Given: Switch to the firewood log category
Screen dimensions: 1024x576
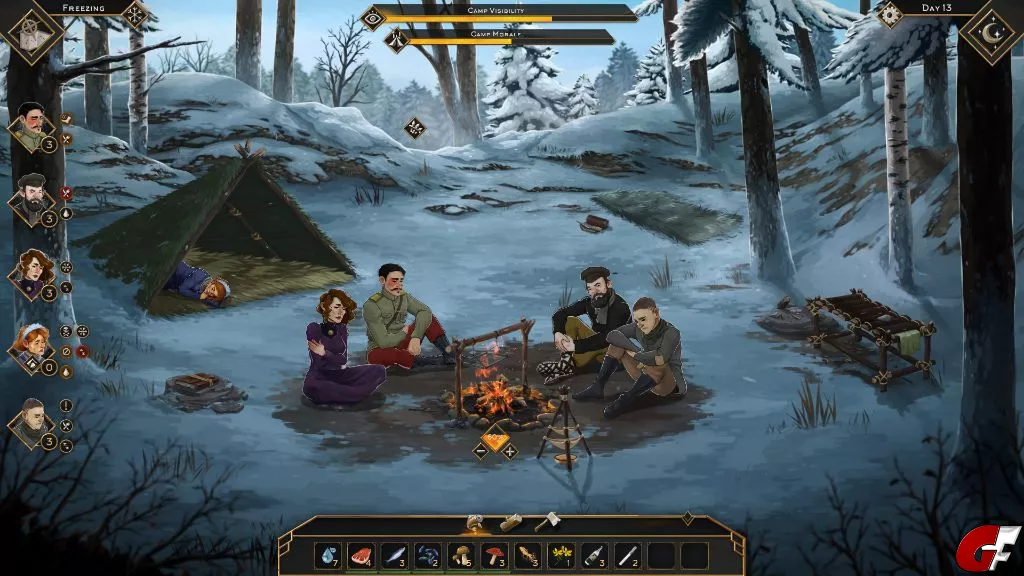Looking at the screenshot, I should click(x=511, y=522).
